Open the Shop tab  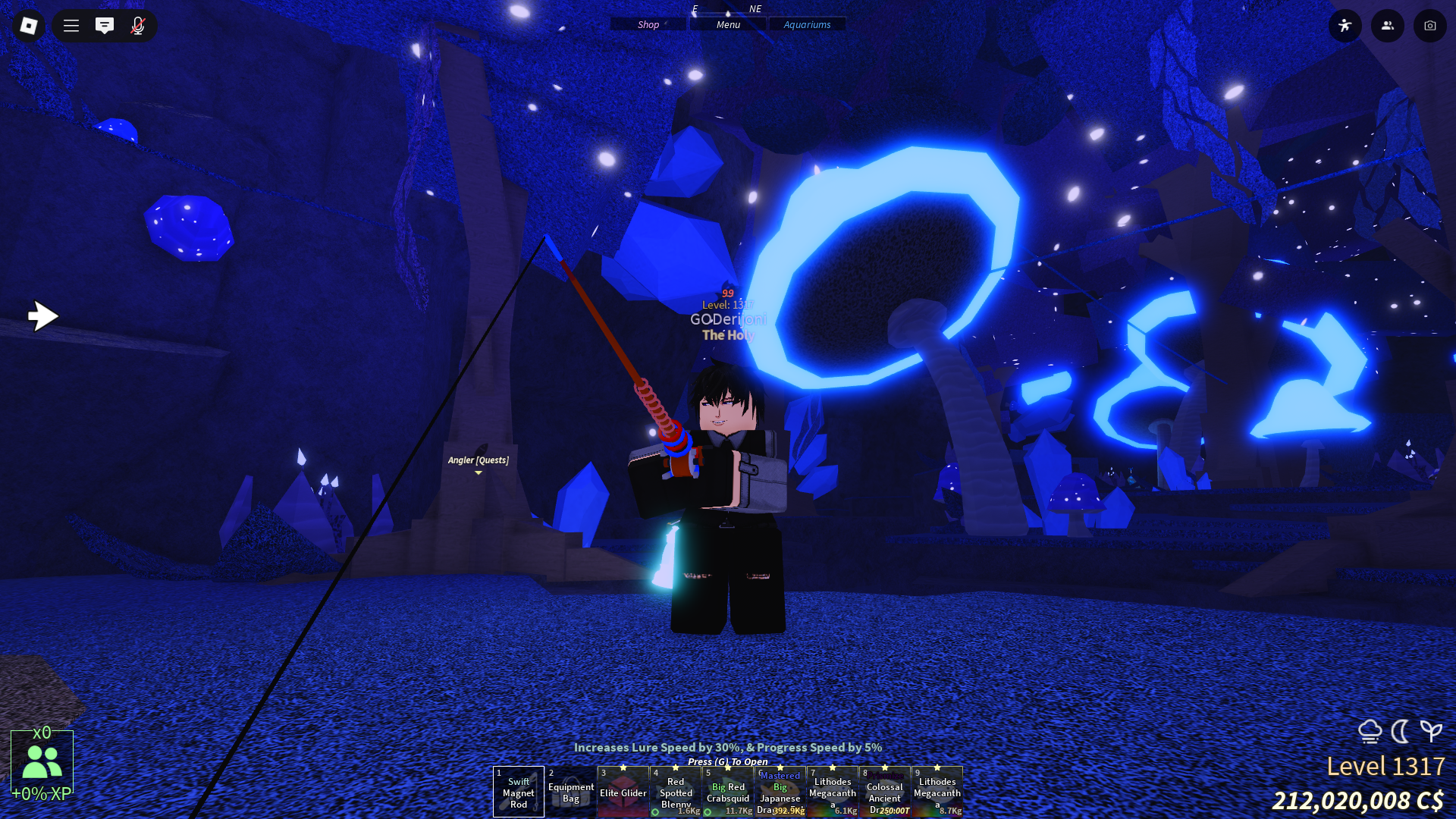(648, 24)
